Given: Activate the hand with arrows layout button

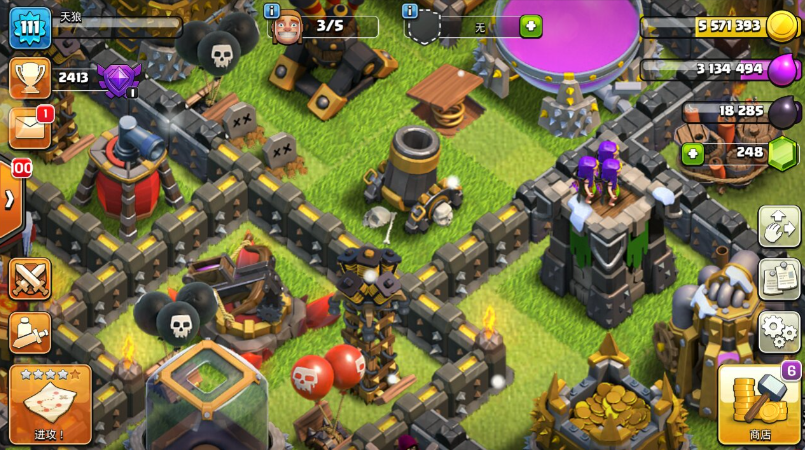Looking at the screenshot, I should click(x=779, y=226).
